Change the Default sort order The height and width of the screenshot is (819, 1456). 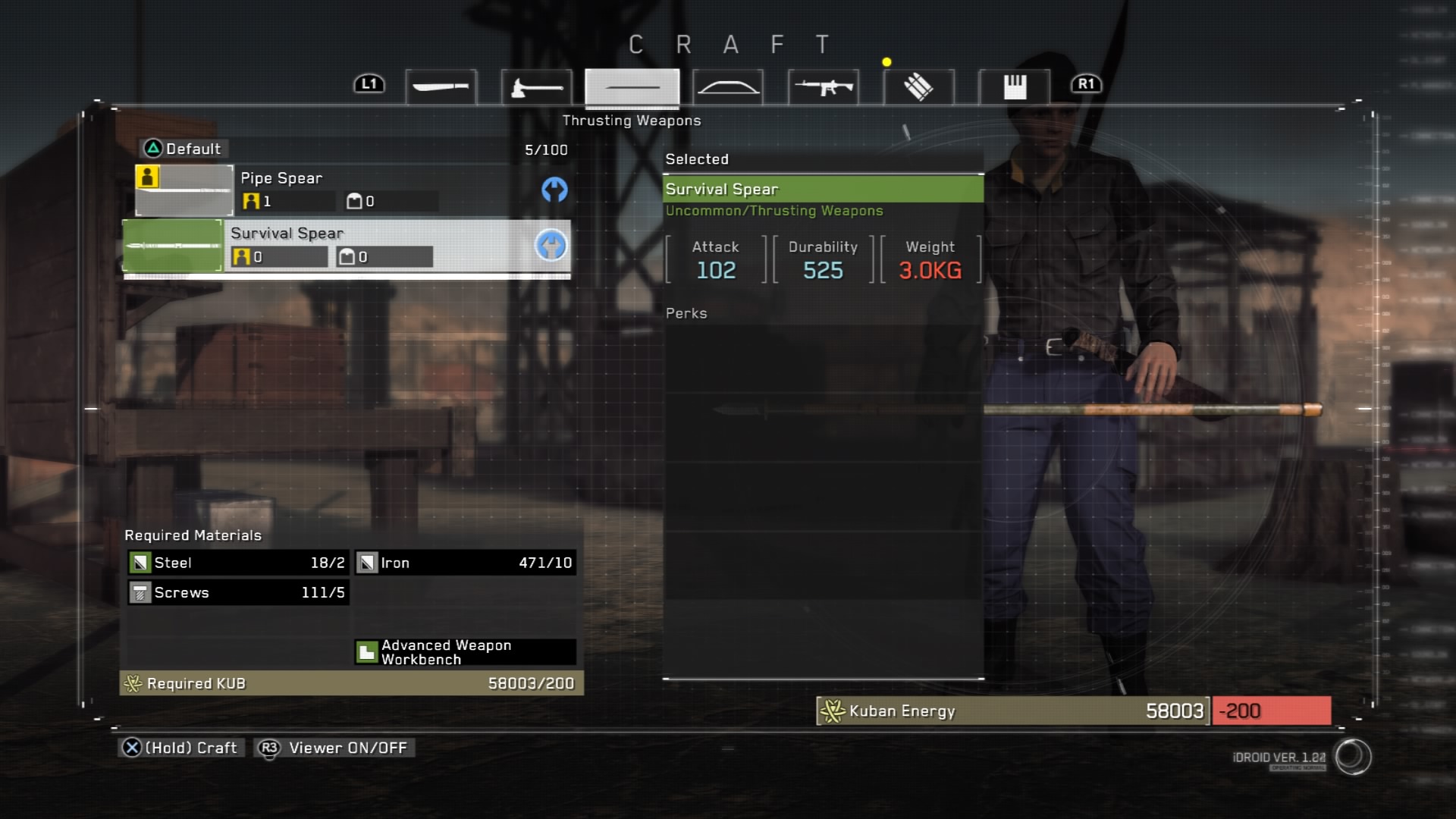click(184, 149)
